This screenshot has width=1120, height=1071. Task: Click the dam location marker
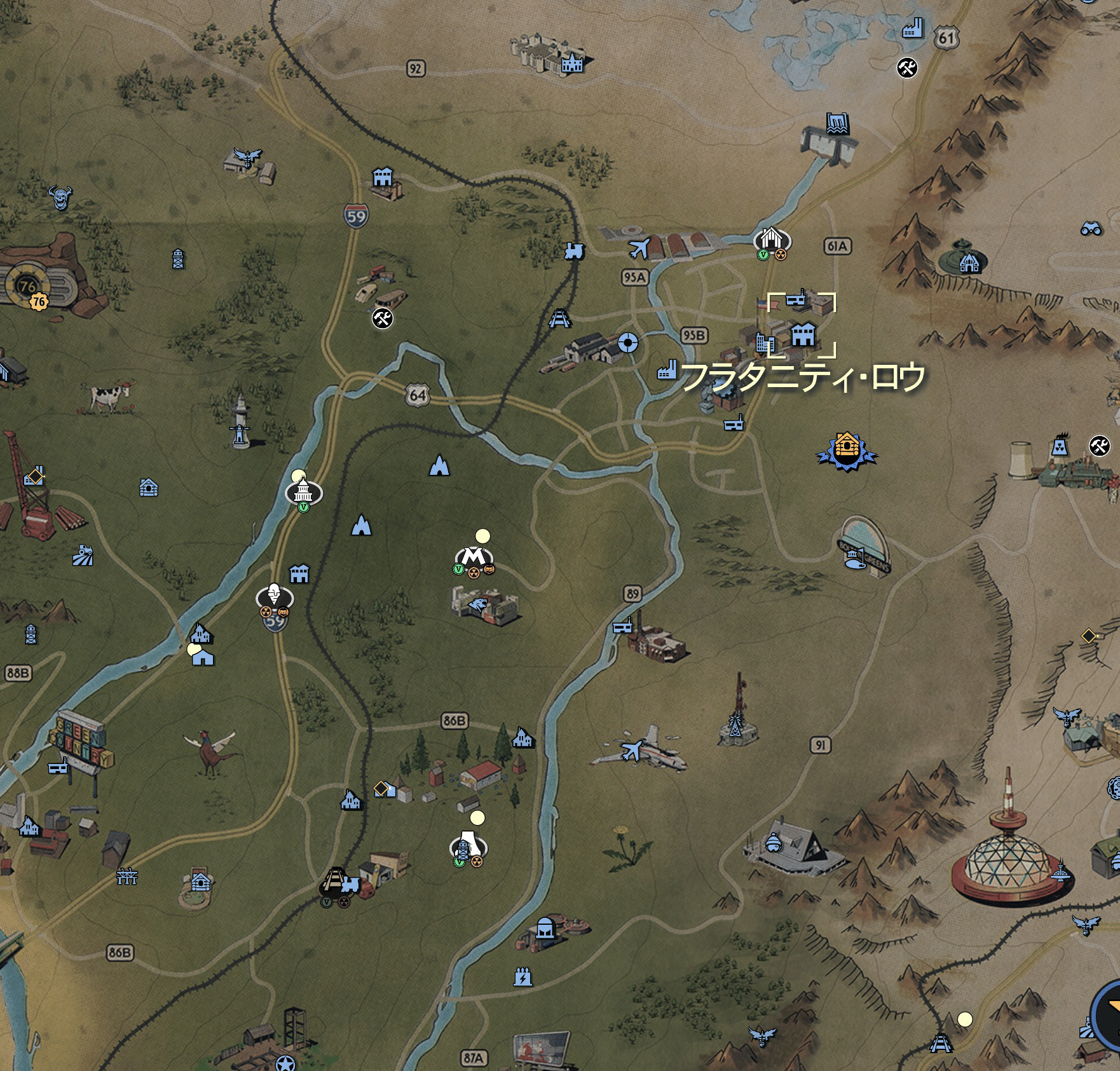point(838,123)
